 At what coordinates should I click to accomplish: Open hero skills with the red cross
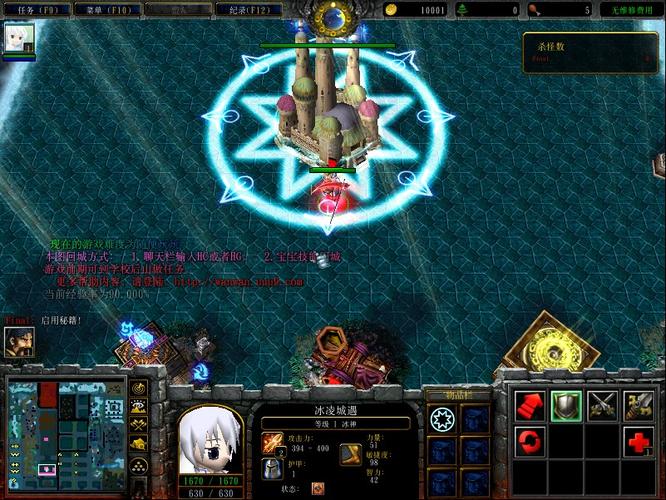(x=638, y=440)
